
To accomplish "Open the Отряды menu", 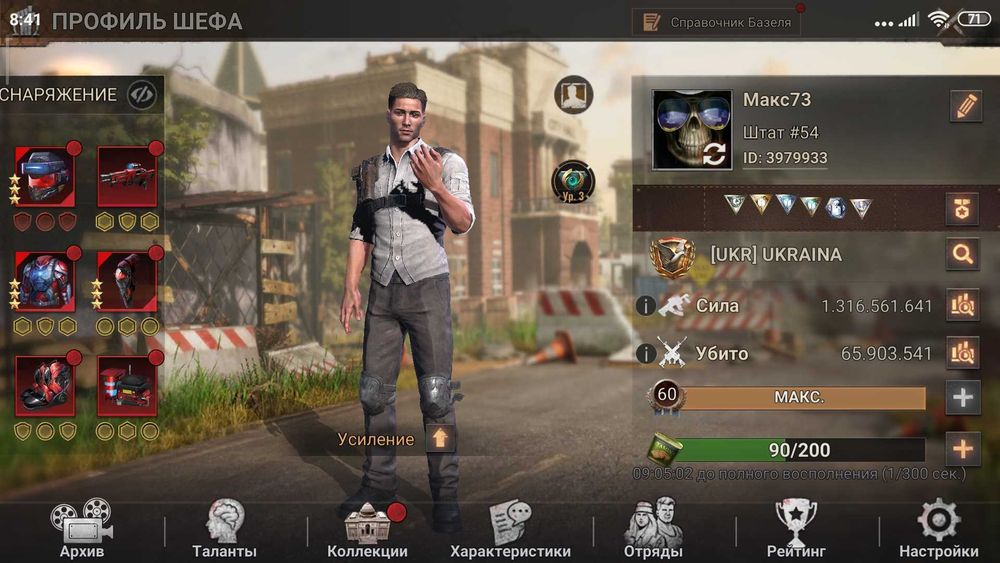I will tap(653, 528).
